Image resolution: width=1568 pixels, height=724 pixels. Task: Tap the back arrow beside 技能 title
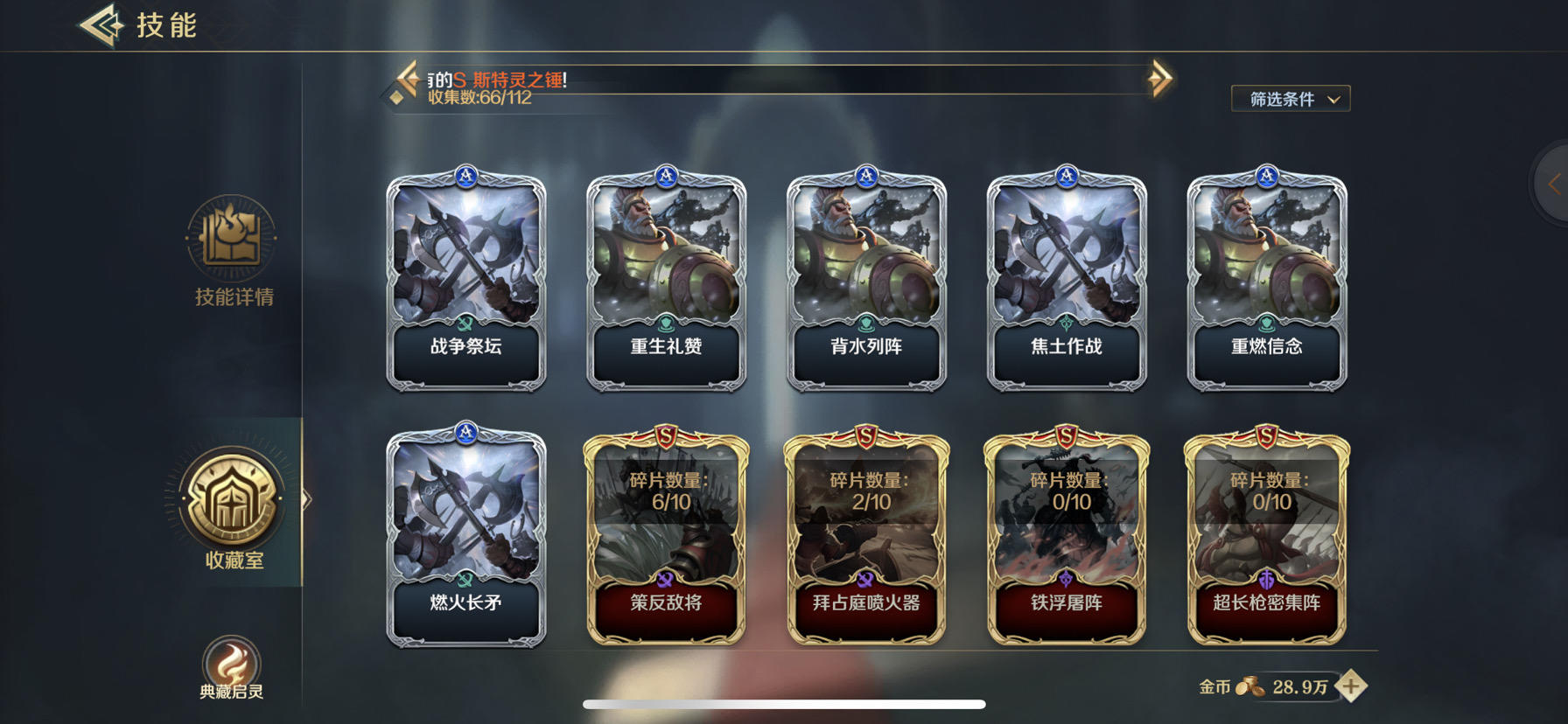coord(99,25)
